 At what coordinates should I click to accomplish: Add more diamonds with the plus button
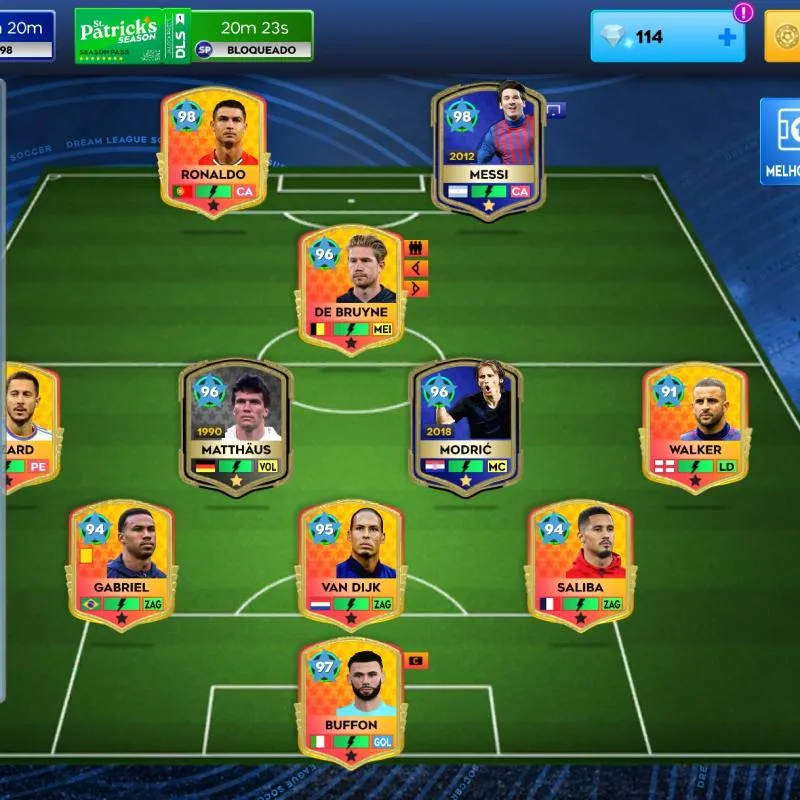coord(727,37)
